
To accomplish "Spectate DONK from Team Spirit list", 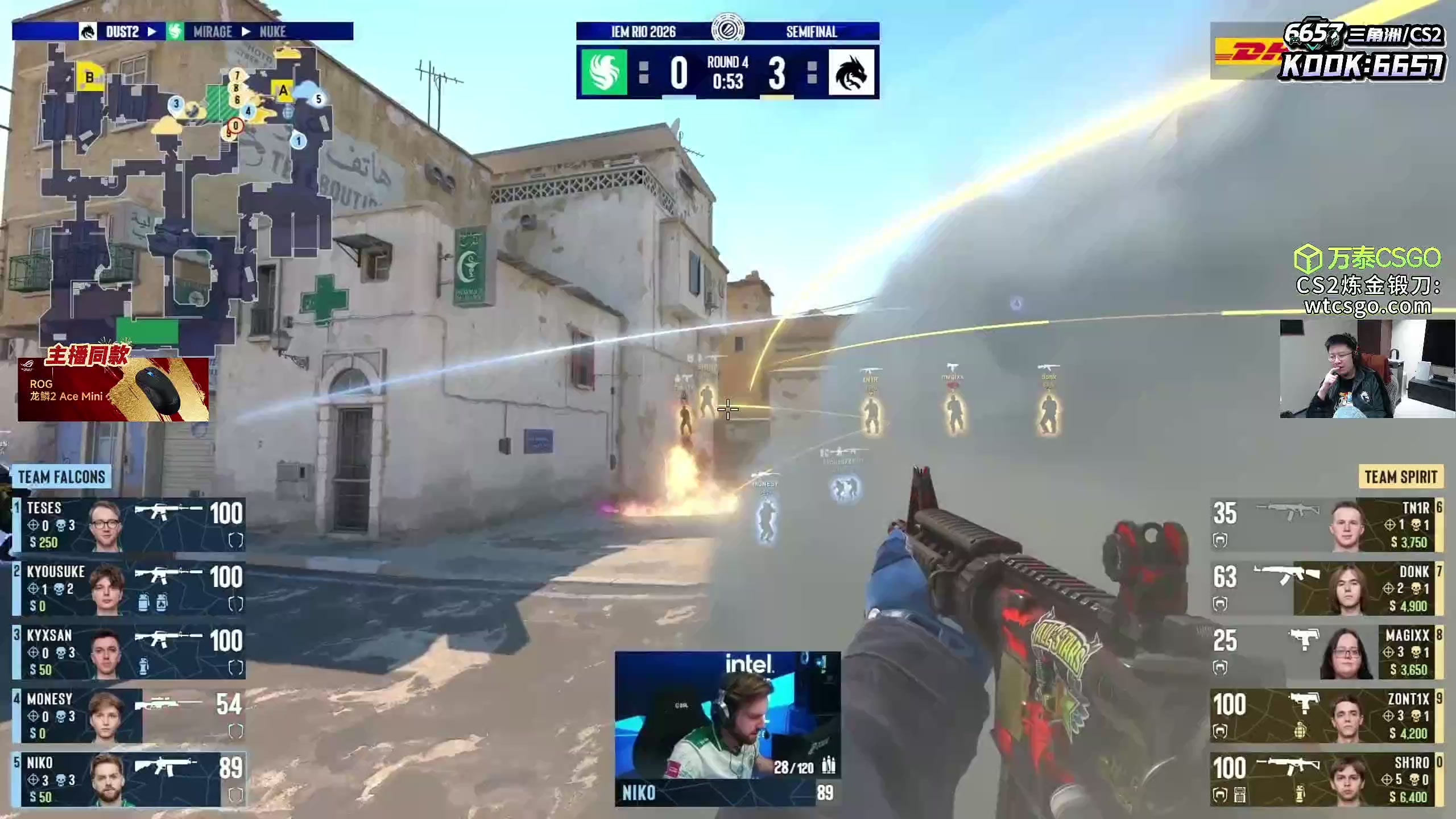I will pos(1326,588).
